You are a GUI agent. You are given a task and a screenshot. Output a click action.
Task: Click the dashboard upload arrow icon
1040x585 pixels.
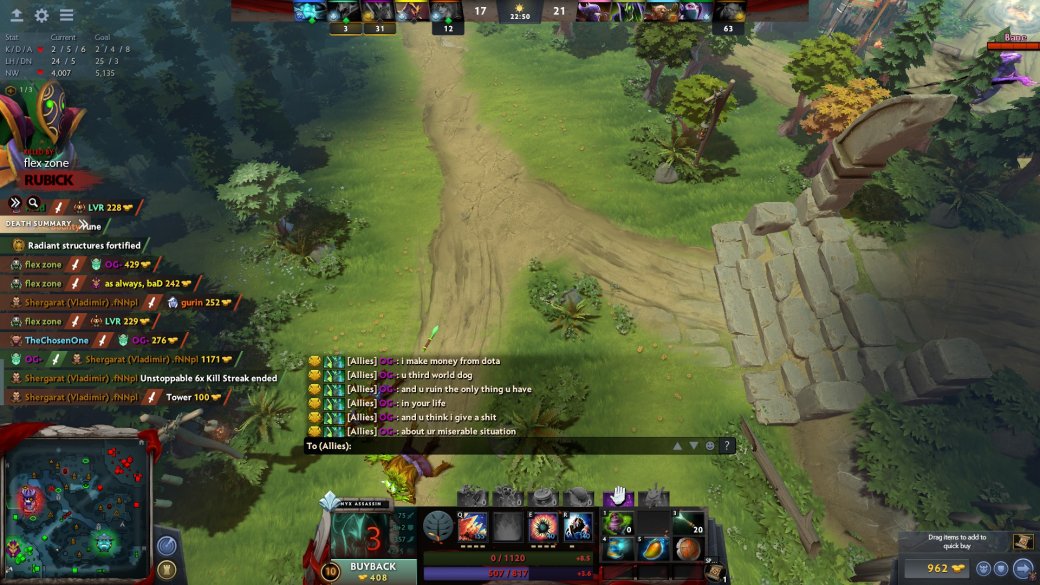[17, 15]
